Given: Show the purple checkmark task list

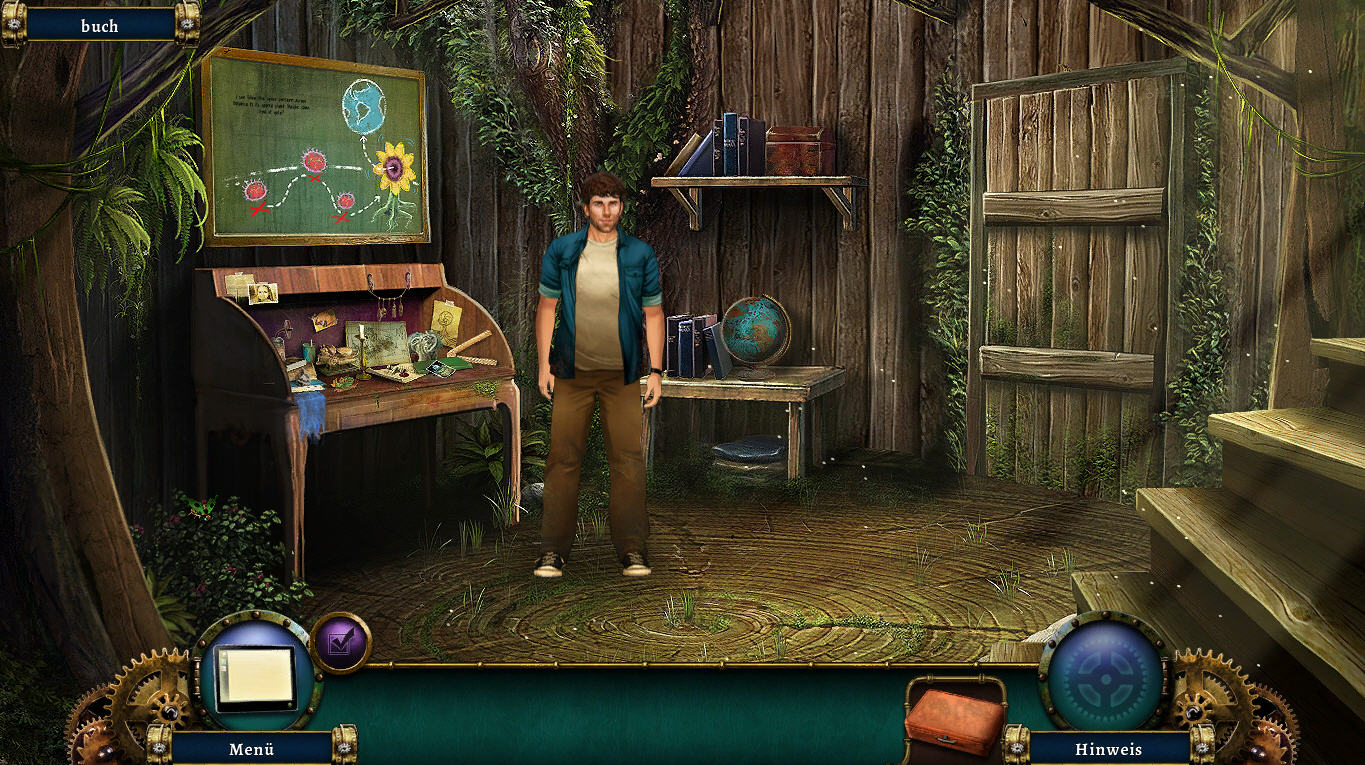Looking at the screenshot, I should 340,642.
